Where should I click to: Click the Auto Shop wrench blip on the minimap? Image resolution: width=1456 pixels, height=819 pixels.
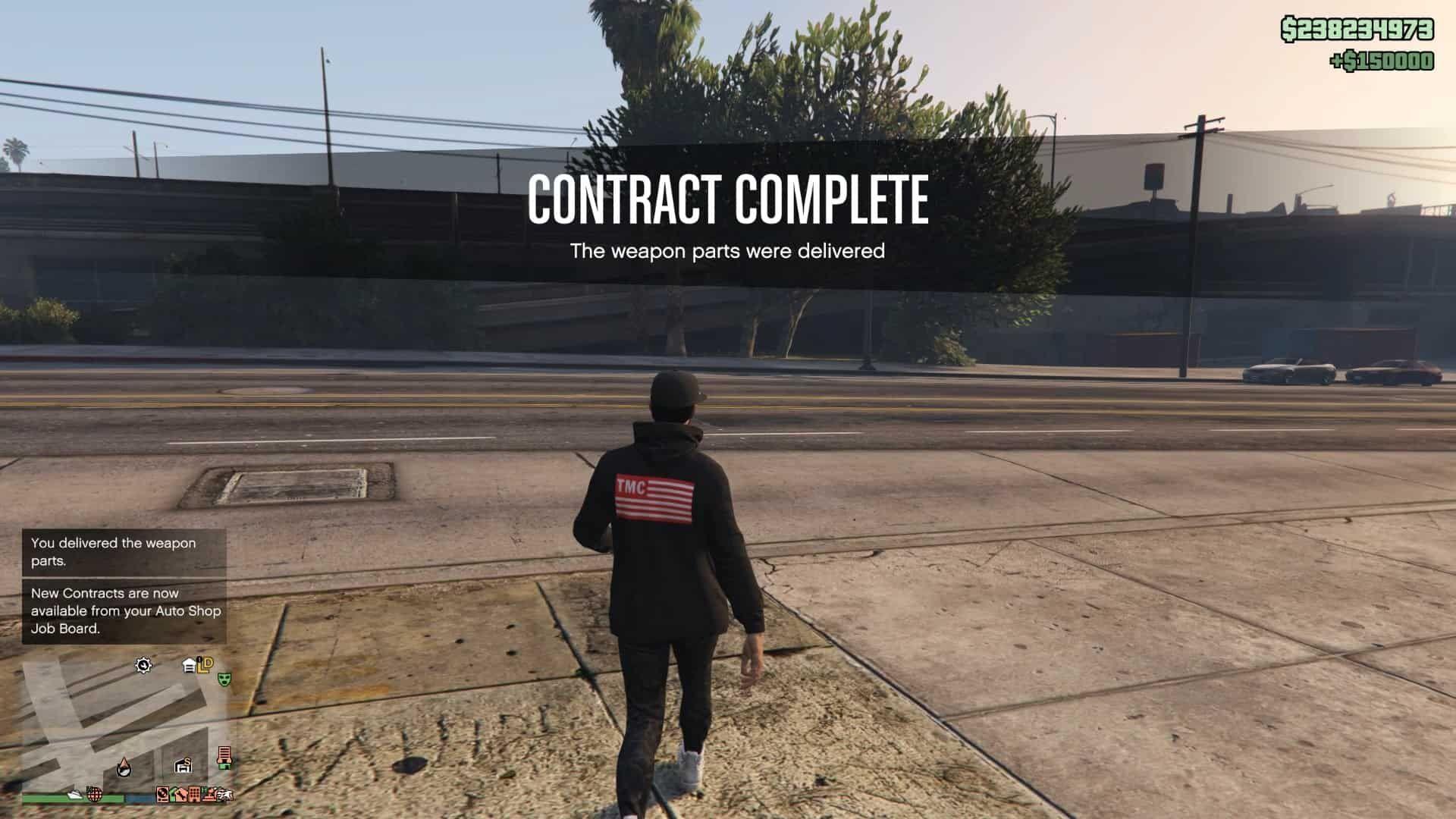tap(180, 795)
